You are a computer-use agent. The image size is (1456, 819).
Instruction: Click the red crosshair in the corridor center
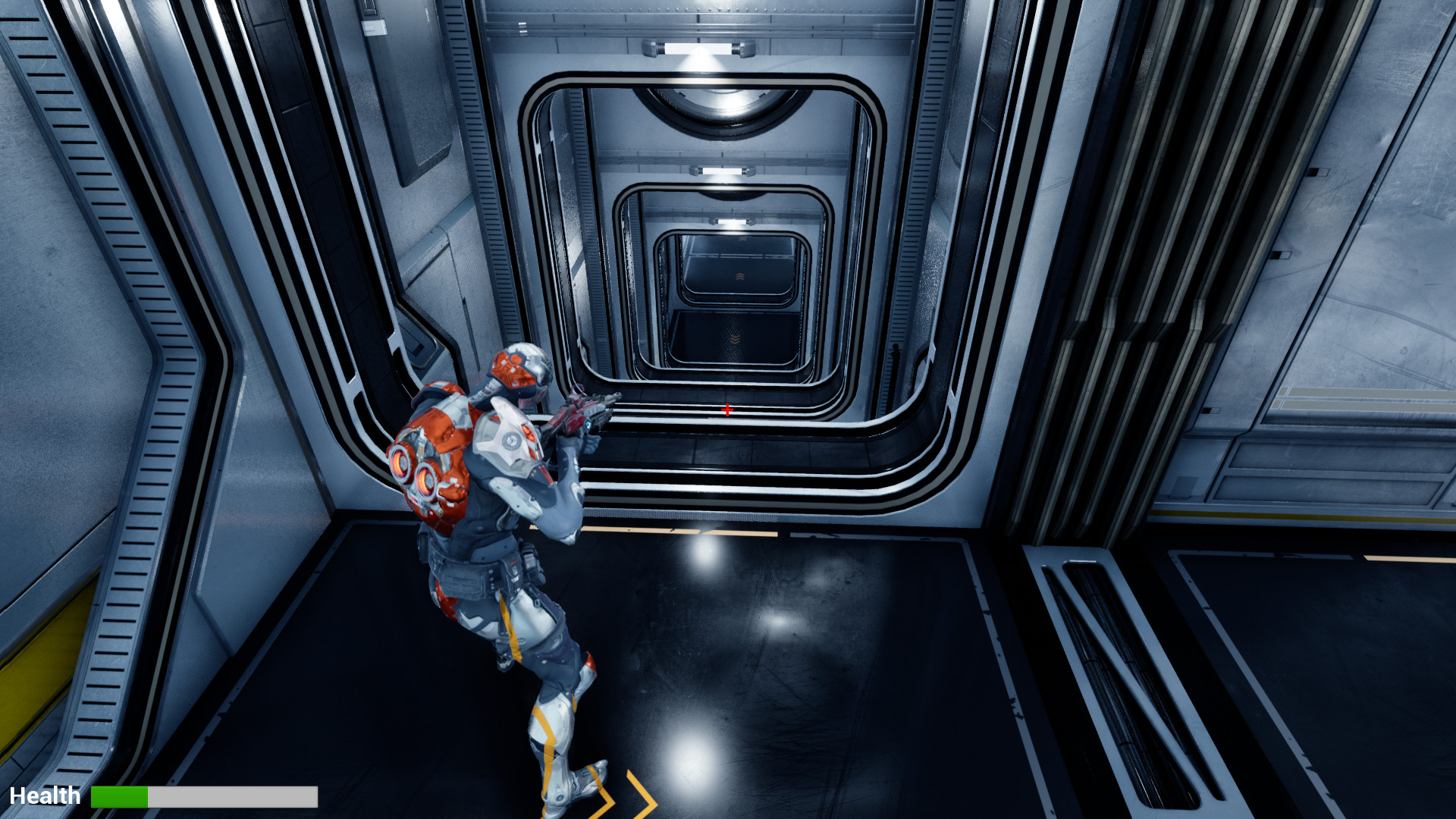(726, 409)
